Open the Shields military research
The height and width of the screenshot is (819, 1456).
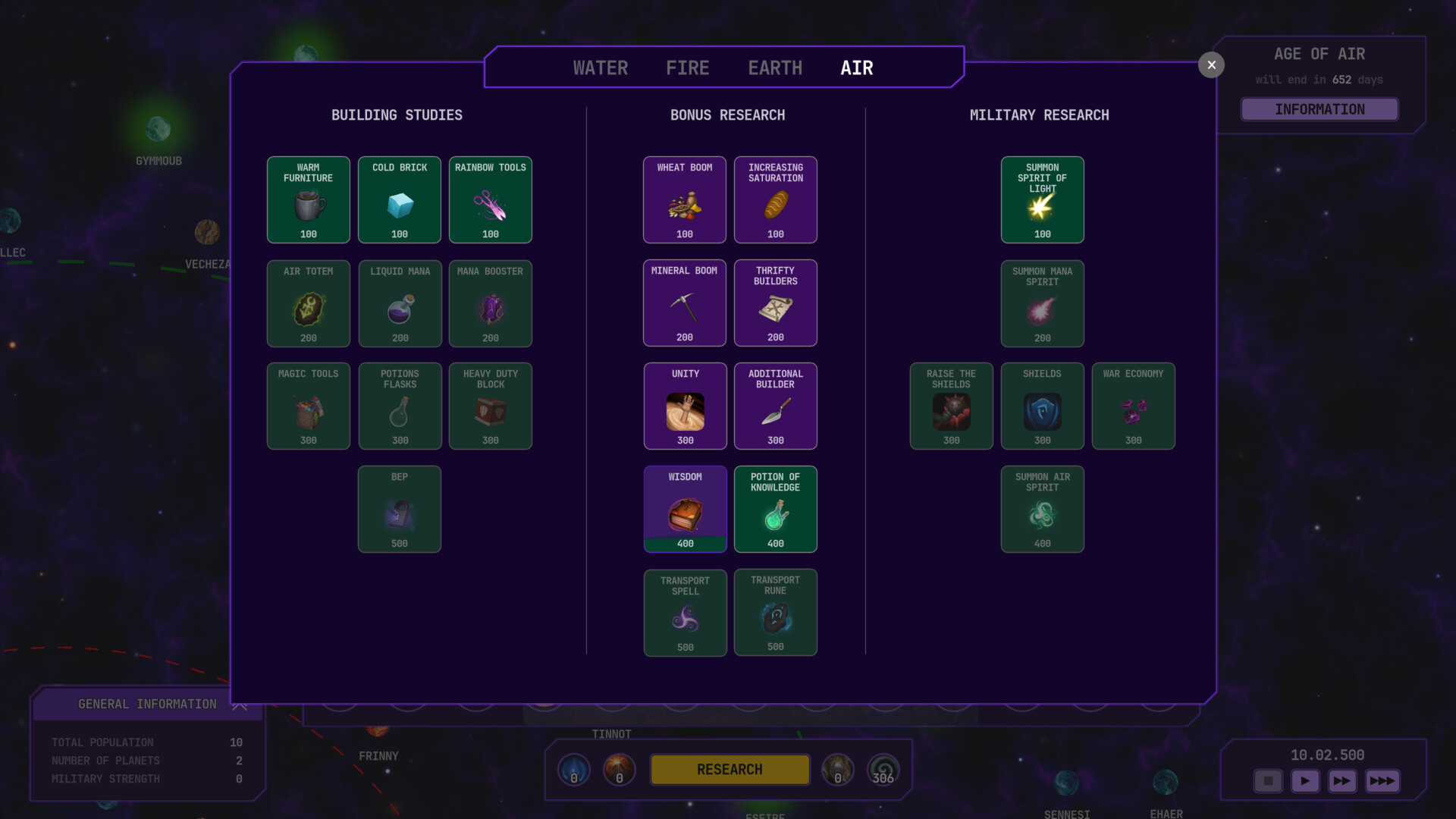[1042, 406]
